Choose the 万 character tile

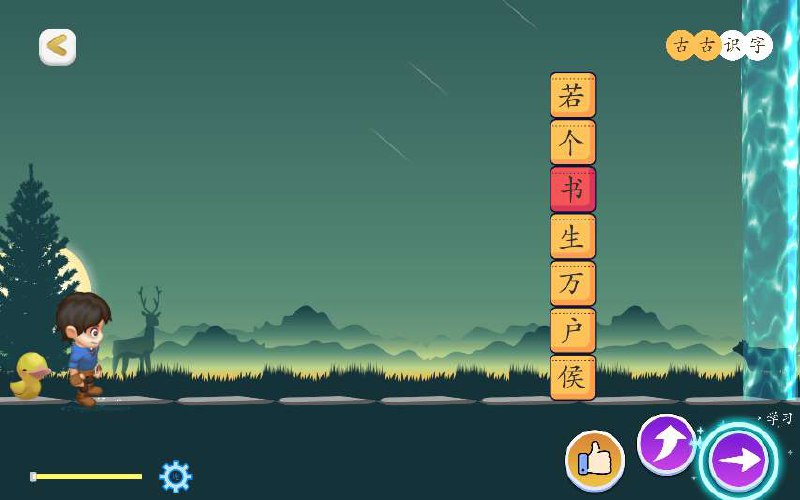(x=572, y=284)
